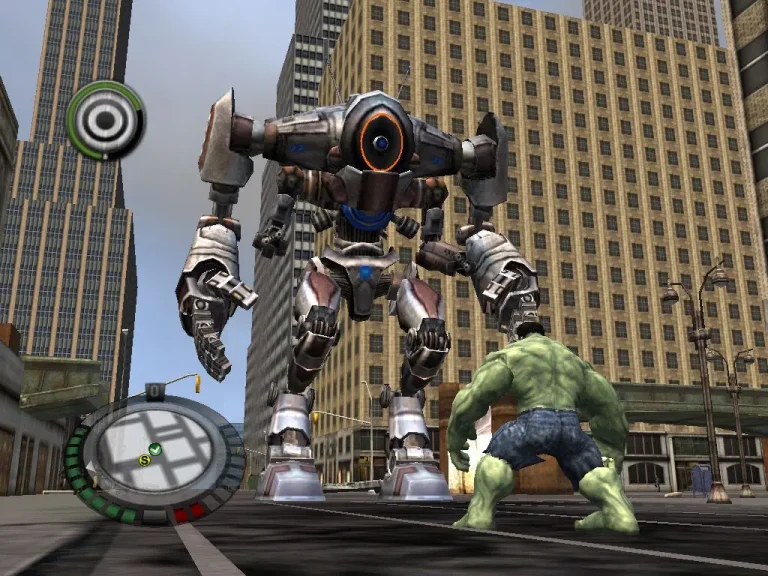This screenshot has height=576, width=768.
Task: Select the yellow S marker on the minimap
Action: [144, 460]
